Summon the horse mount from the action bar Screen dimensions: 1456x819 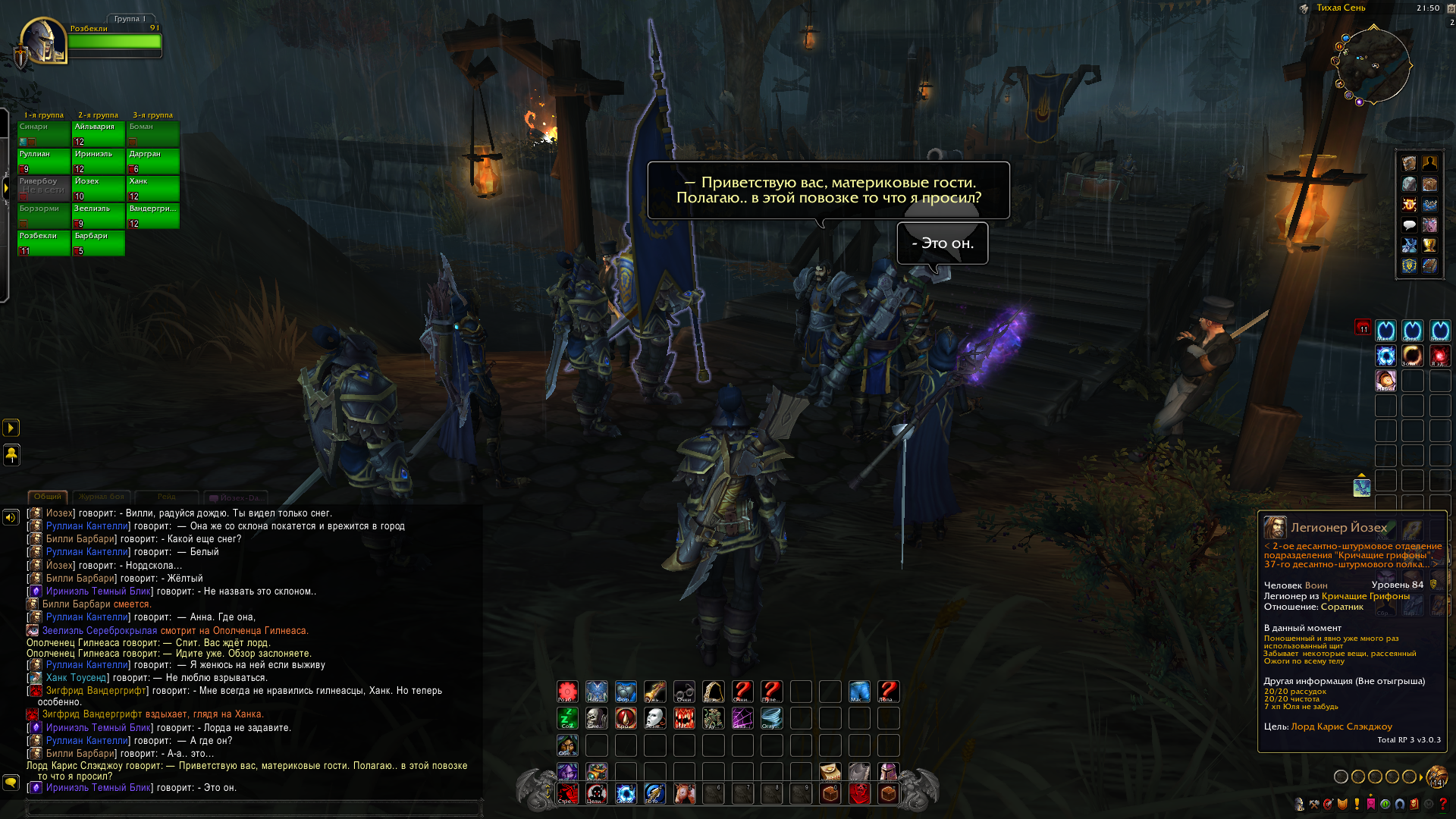click(x=684, y=793)
